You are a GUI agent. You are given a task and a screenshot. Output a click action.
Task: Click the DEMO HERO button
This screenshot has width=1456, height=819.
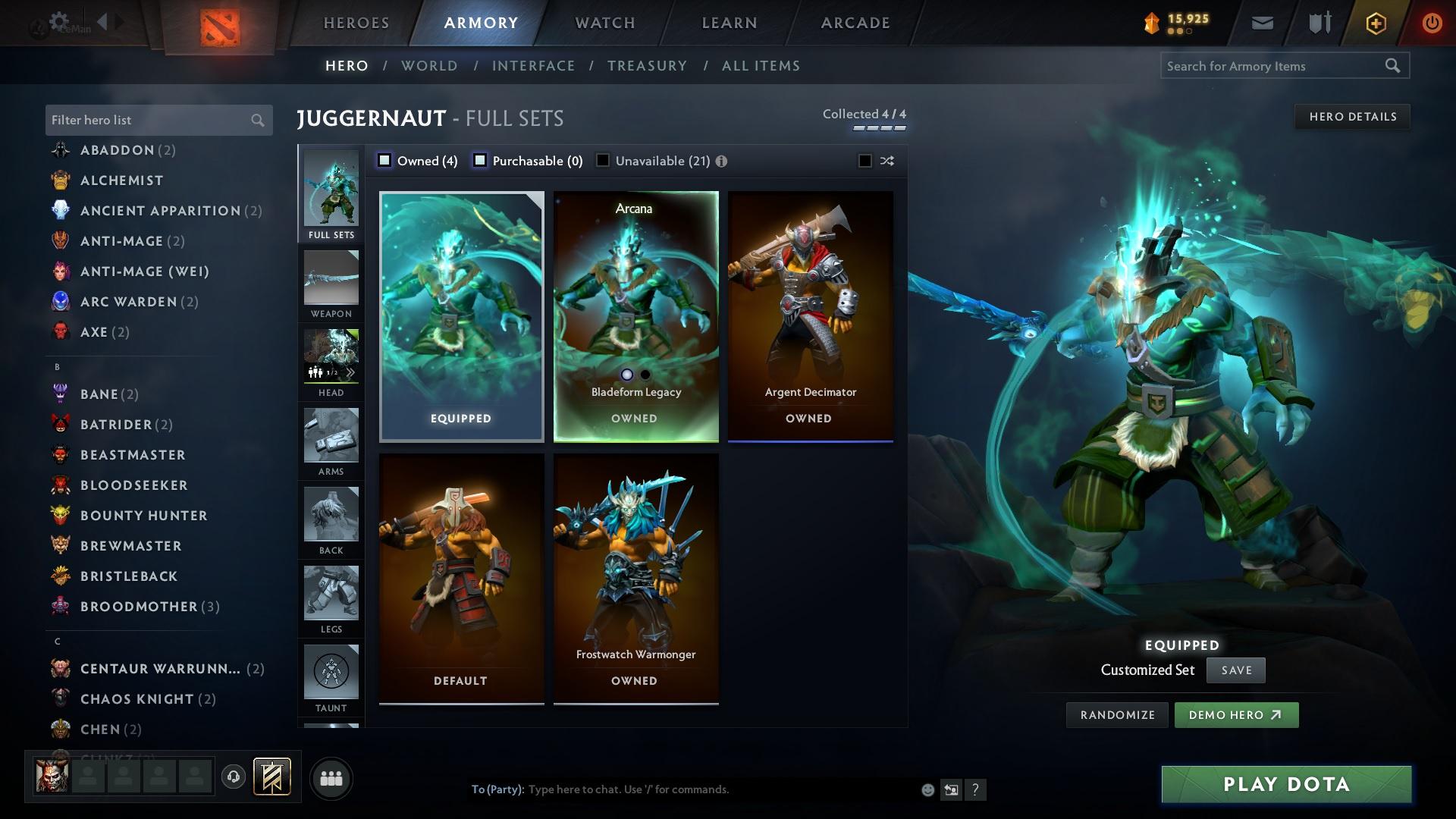click(1236, 714)
